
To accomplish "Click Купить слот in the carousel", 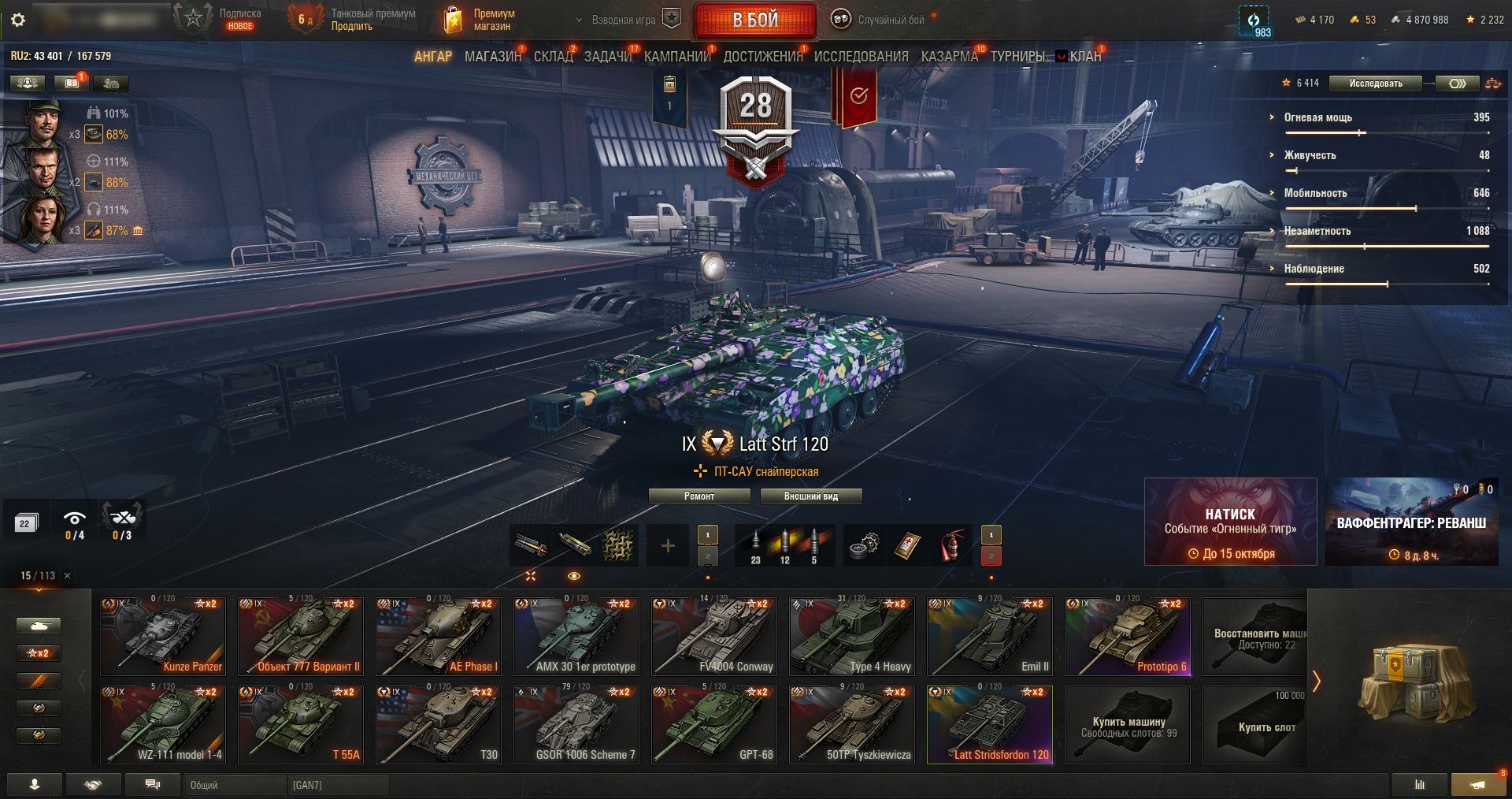I will click(1266, 725).
